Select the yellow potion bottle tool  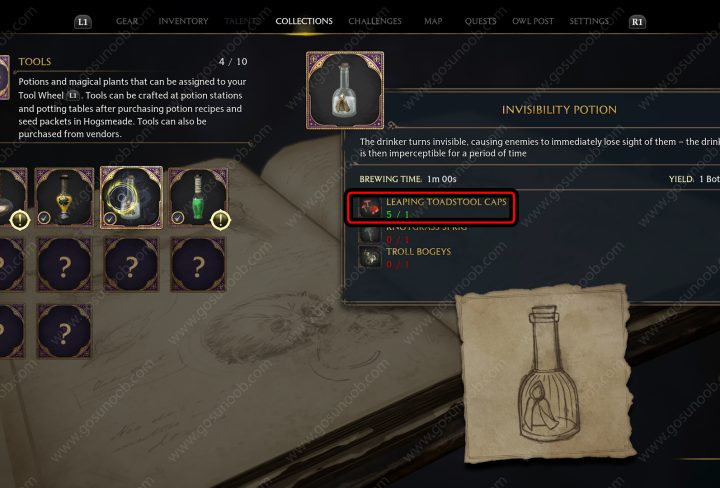[x=64, y=197]
